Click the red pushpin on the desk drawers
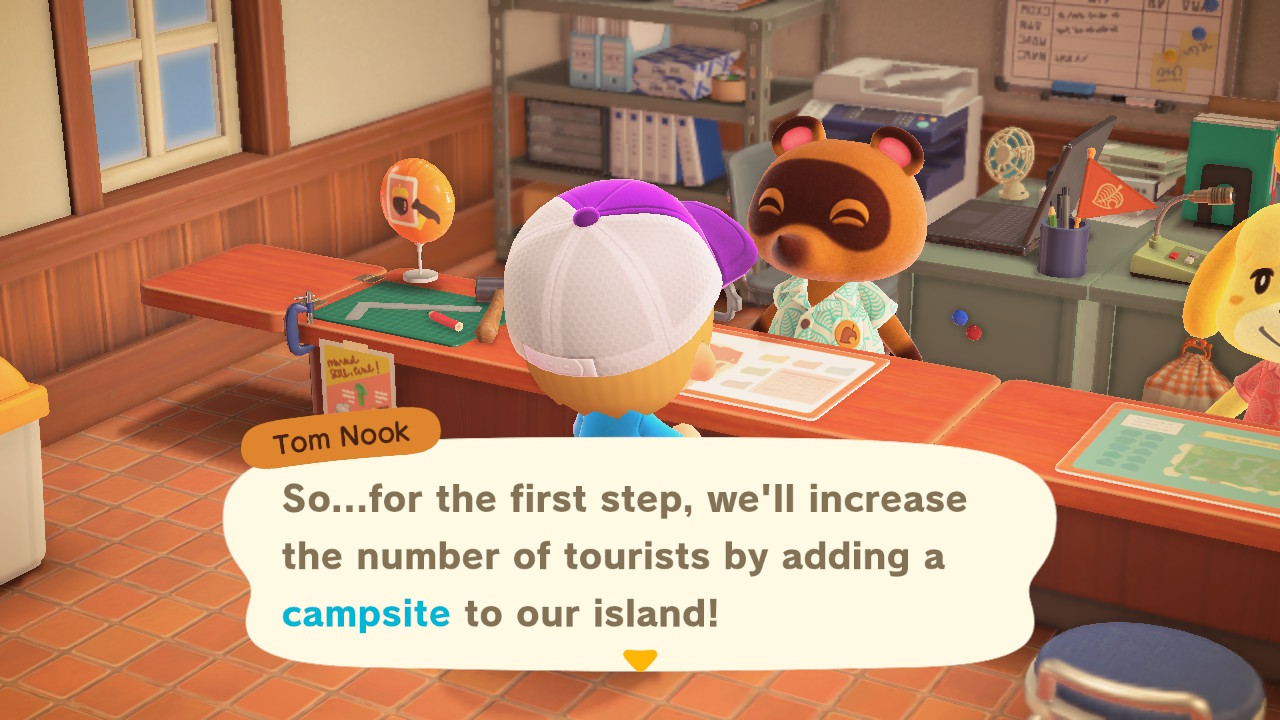 974,332
